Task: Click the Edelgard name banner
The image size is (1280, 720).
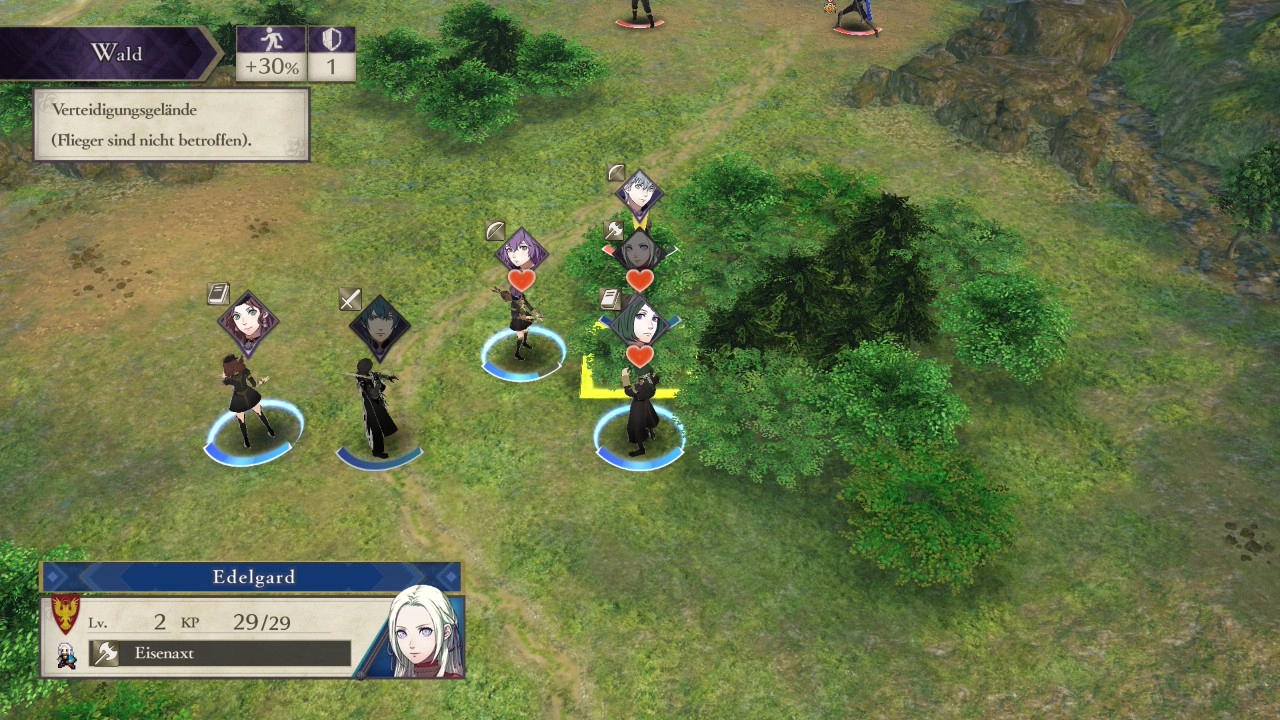Action: (252, 577)
